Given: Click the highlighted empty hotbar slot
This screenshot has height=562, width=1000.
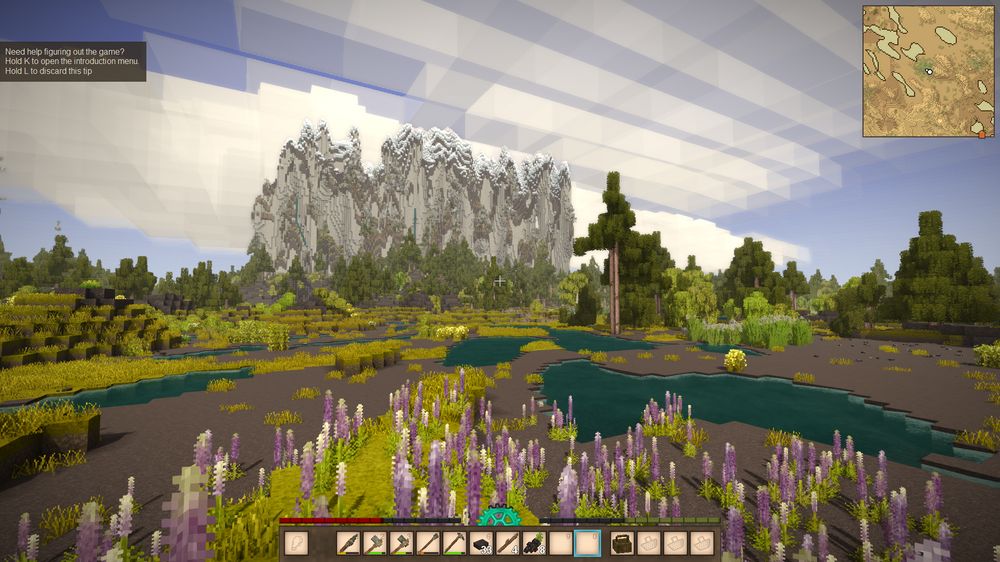Looking at the screenshot, I should pyautogui.click(x=587, y=543).
